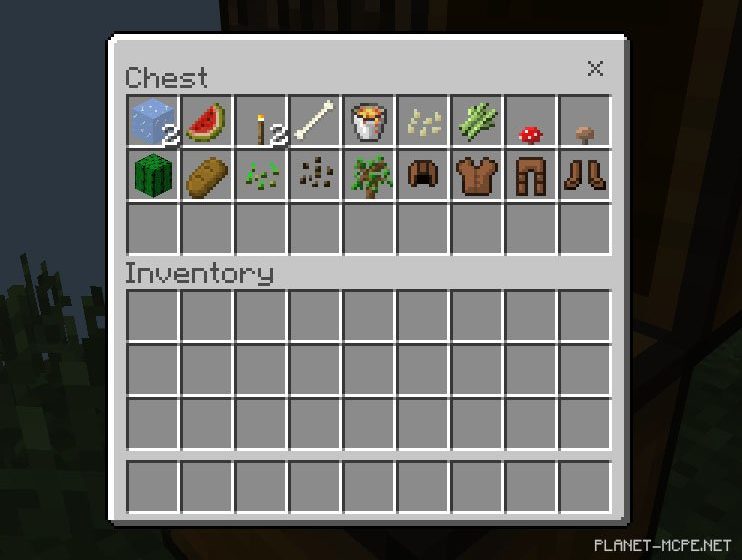Select the brown mushroom
The height and width of the screenshot is (560, 742).
[x=585, y=122]
